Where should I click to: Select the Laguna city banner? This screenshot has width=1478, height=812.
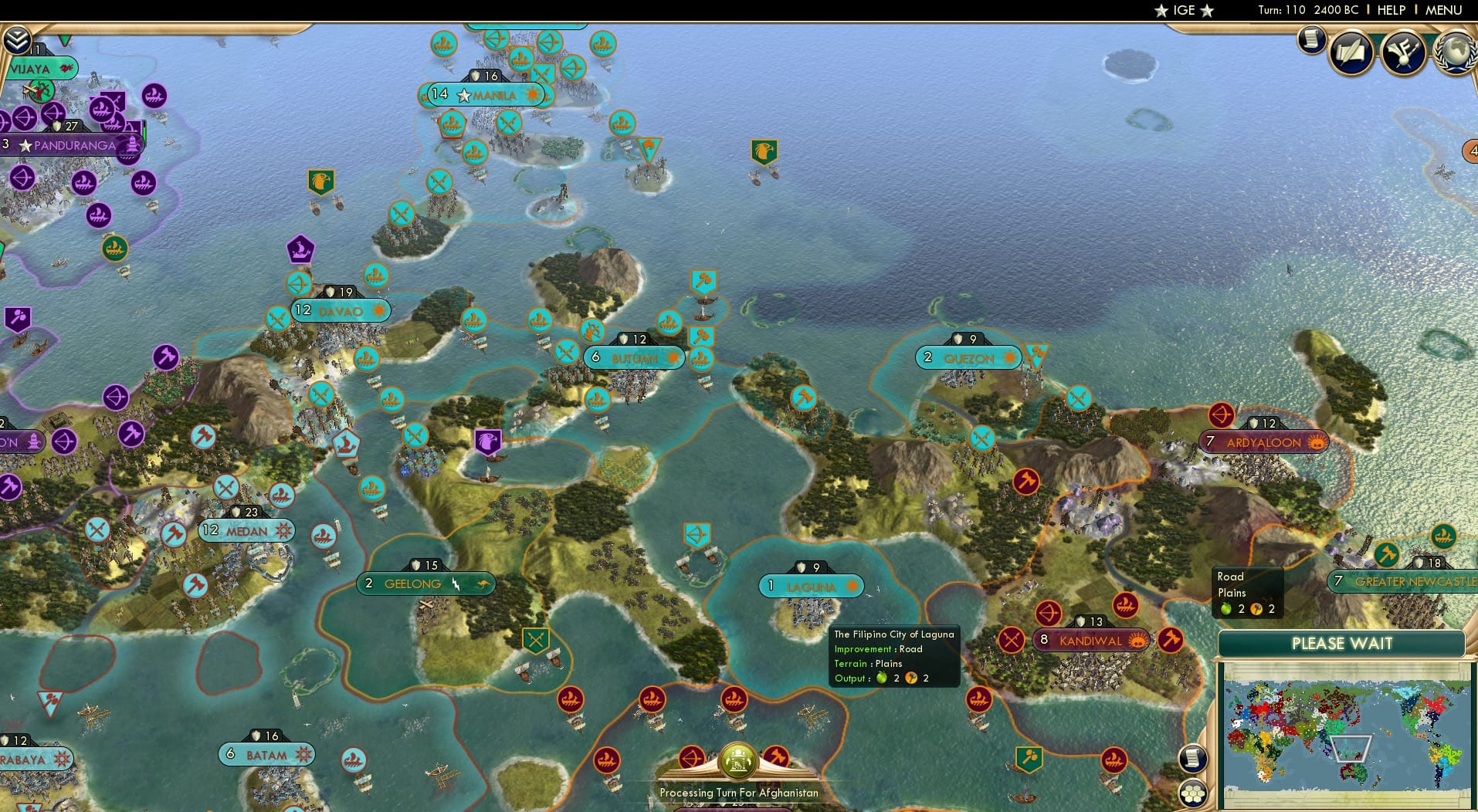[811, 586]
